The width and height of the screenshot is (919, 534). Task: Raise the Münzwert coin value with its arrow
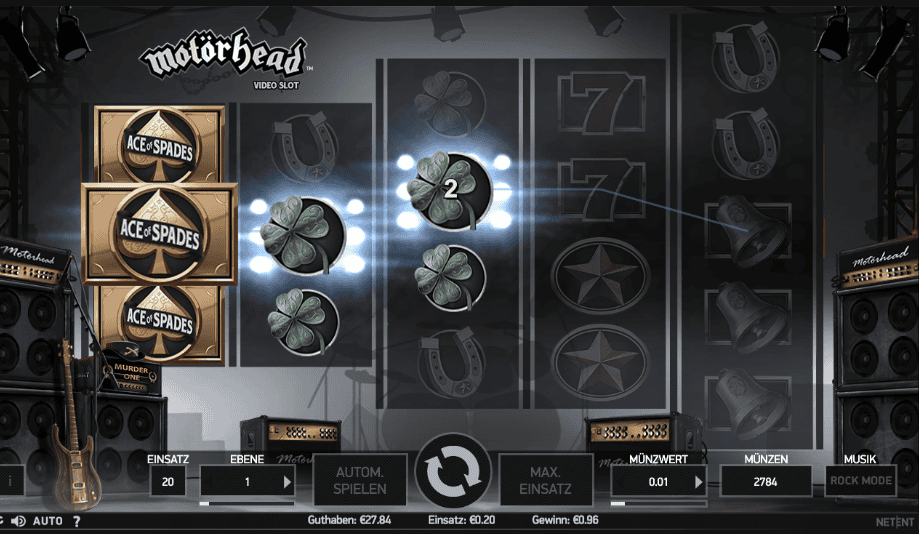[x=698, y=481]
